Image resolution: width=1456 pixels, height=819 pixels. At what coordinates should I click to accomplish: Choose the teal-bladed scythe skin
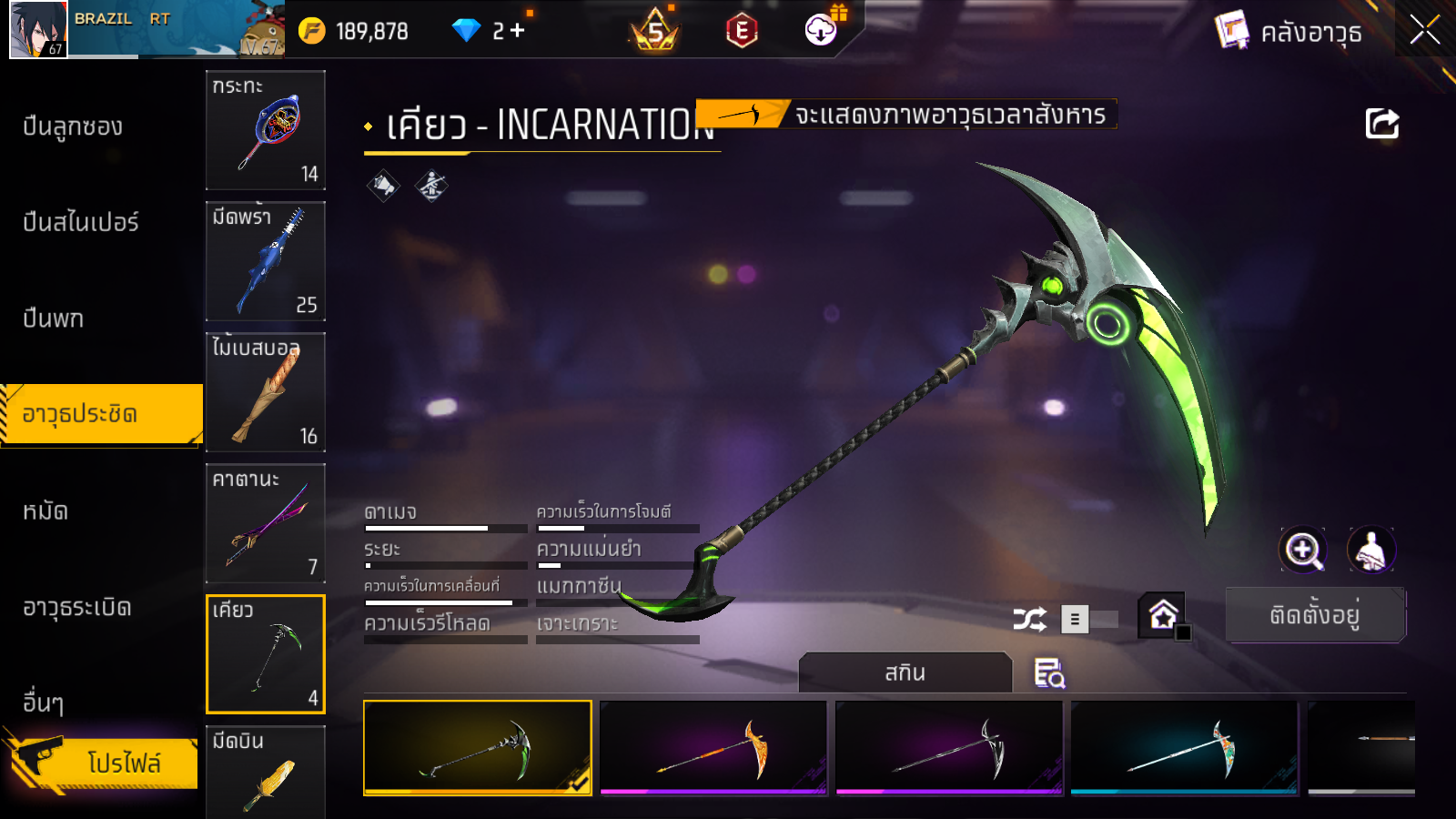tap(1184, 747)
